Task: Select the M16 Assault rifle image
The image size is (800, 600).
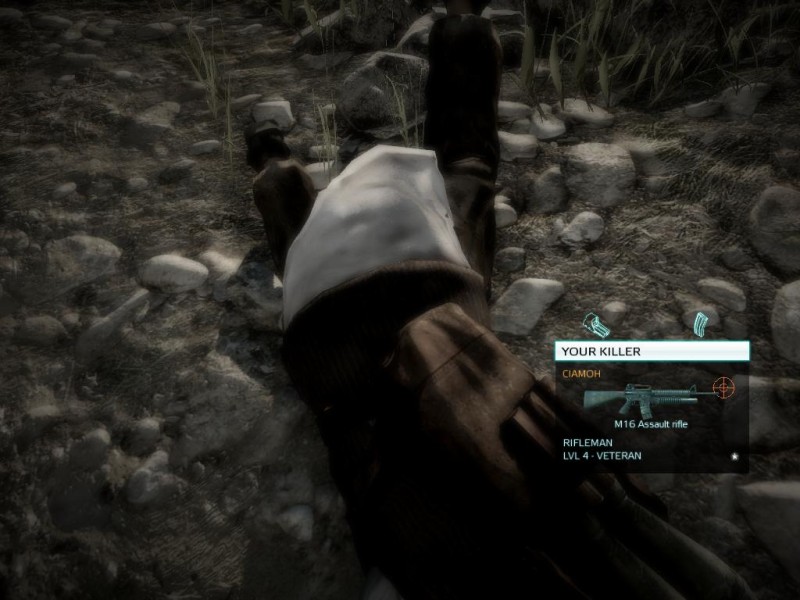Action: pyautogui.click(x=651, y=399)
